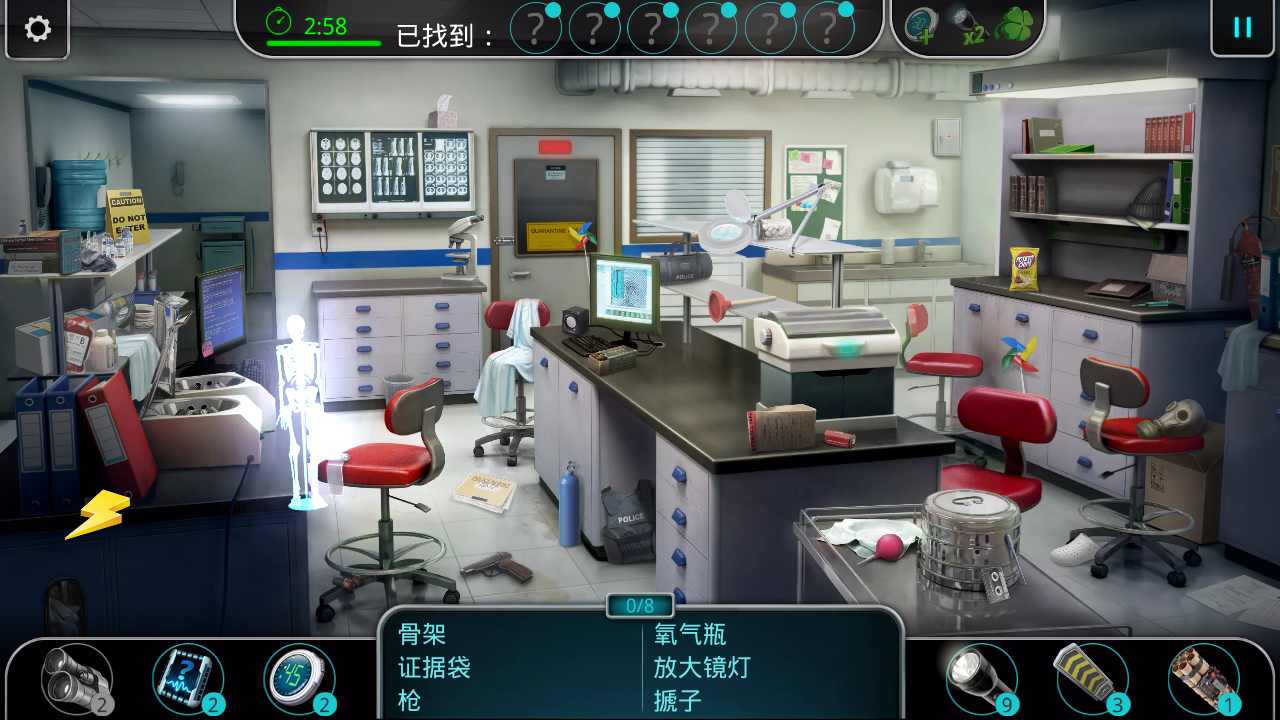Select 放大镜灯 in the word list
The image size is (1280, 720).
pyautogui.click(x=702, y=668)
